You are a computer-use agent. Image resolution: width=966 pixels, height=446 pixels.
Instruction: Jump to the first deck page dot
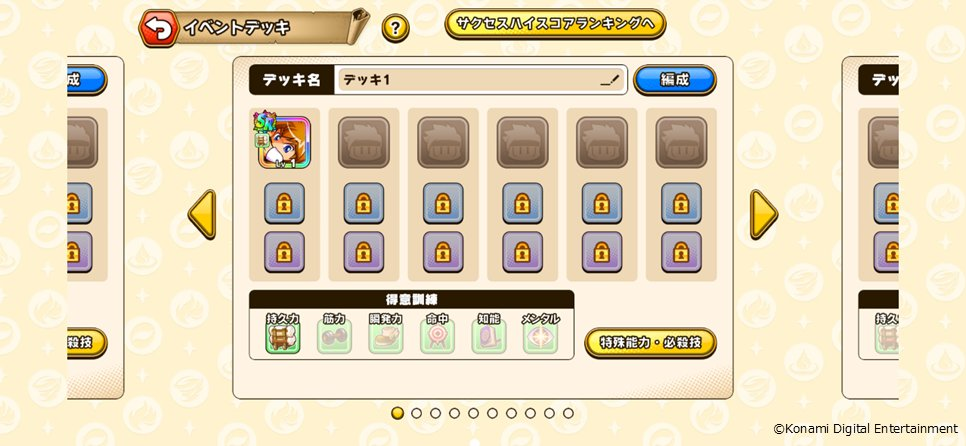pyautogui.click(x=397, y=413)
